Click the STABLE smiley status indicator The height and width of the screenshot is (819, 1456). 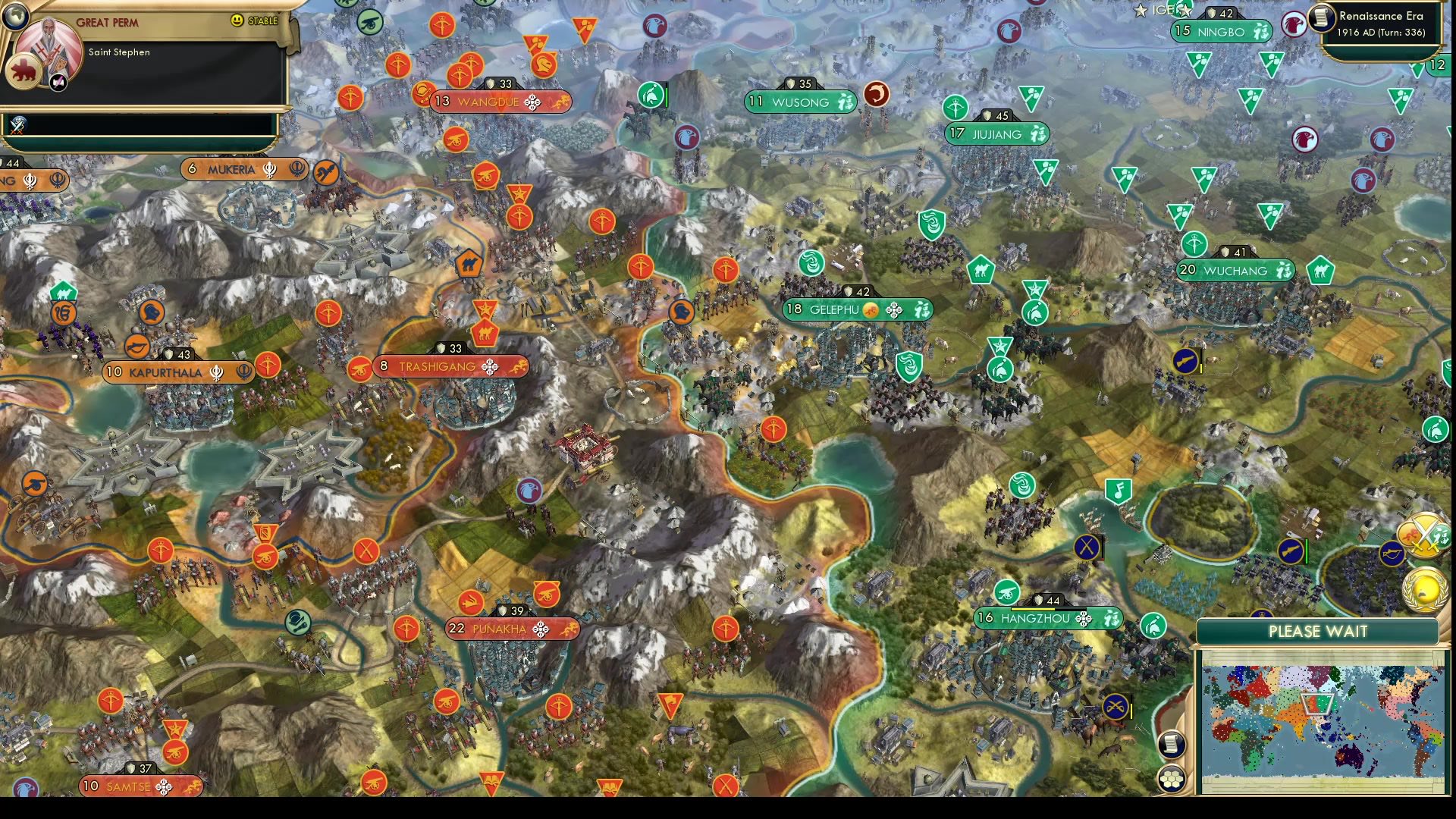click(237, 20)
